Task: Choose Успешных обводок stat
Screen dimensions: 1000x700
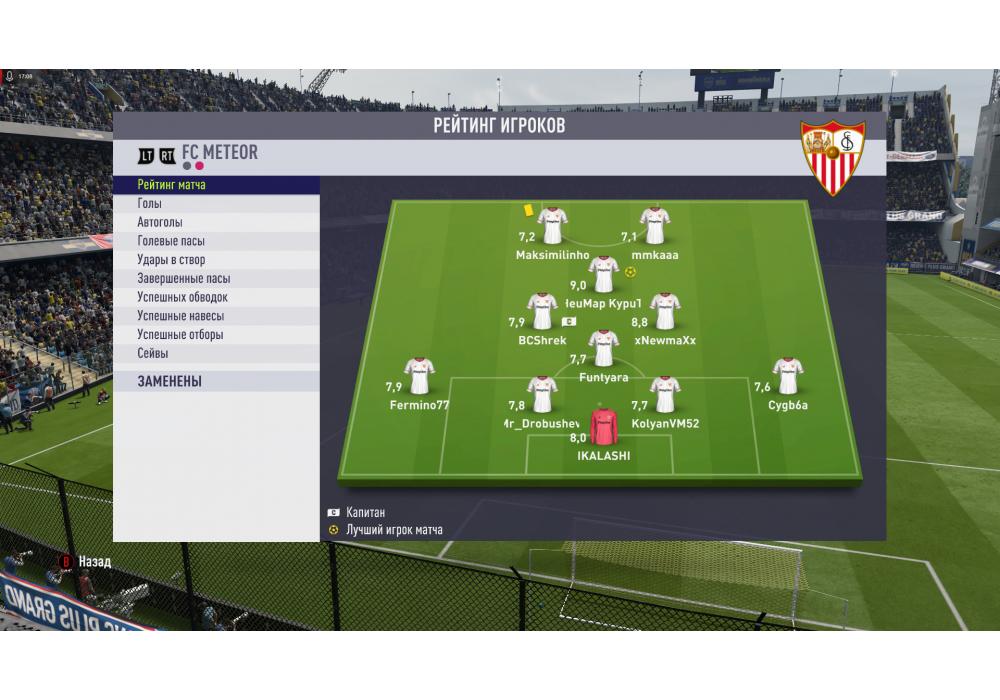Action: pos(216,297)
